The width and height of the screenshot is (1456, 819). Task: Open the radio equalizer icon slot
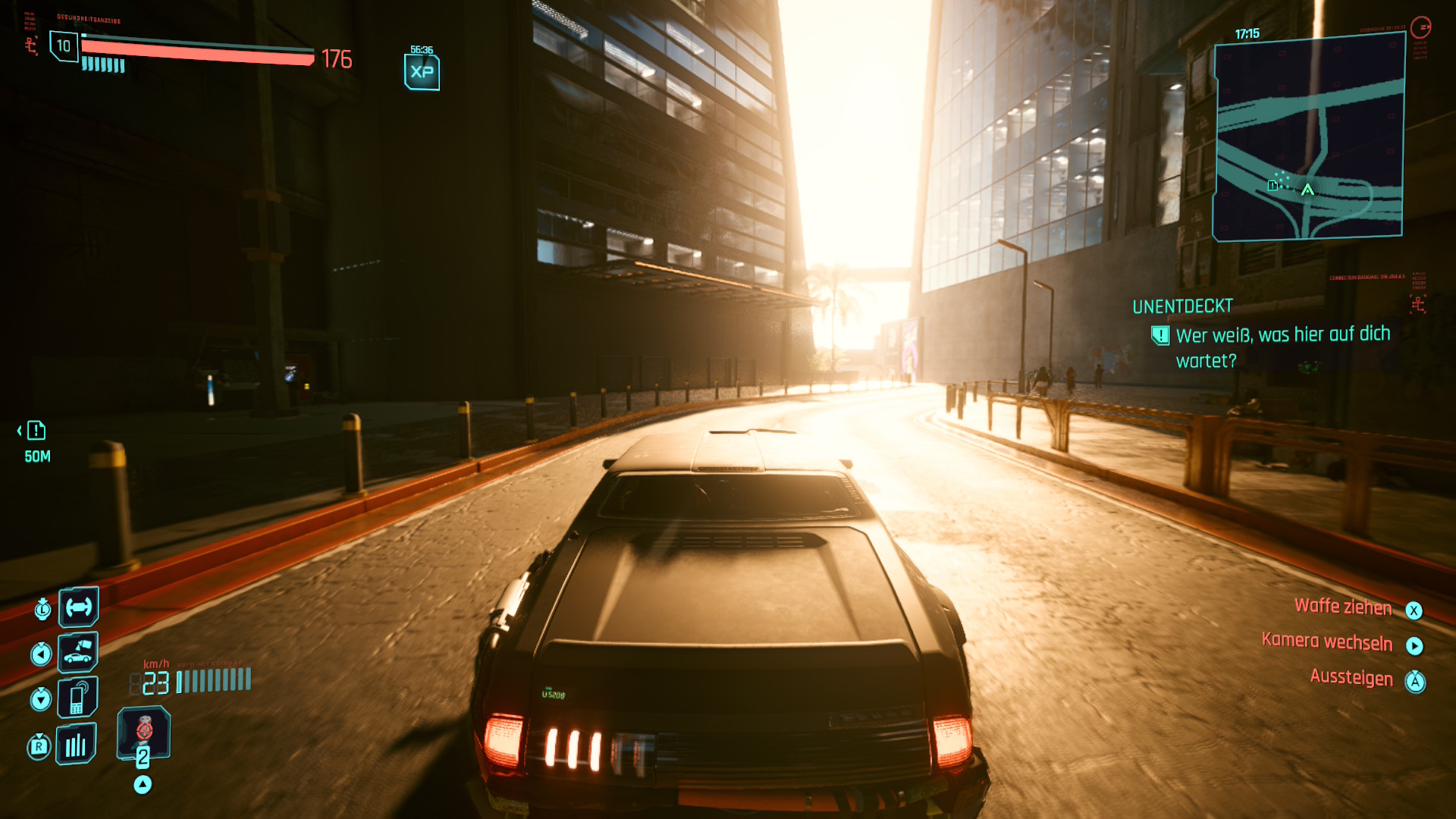pos(76,745)
